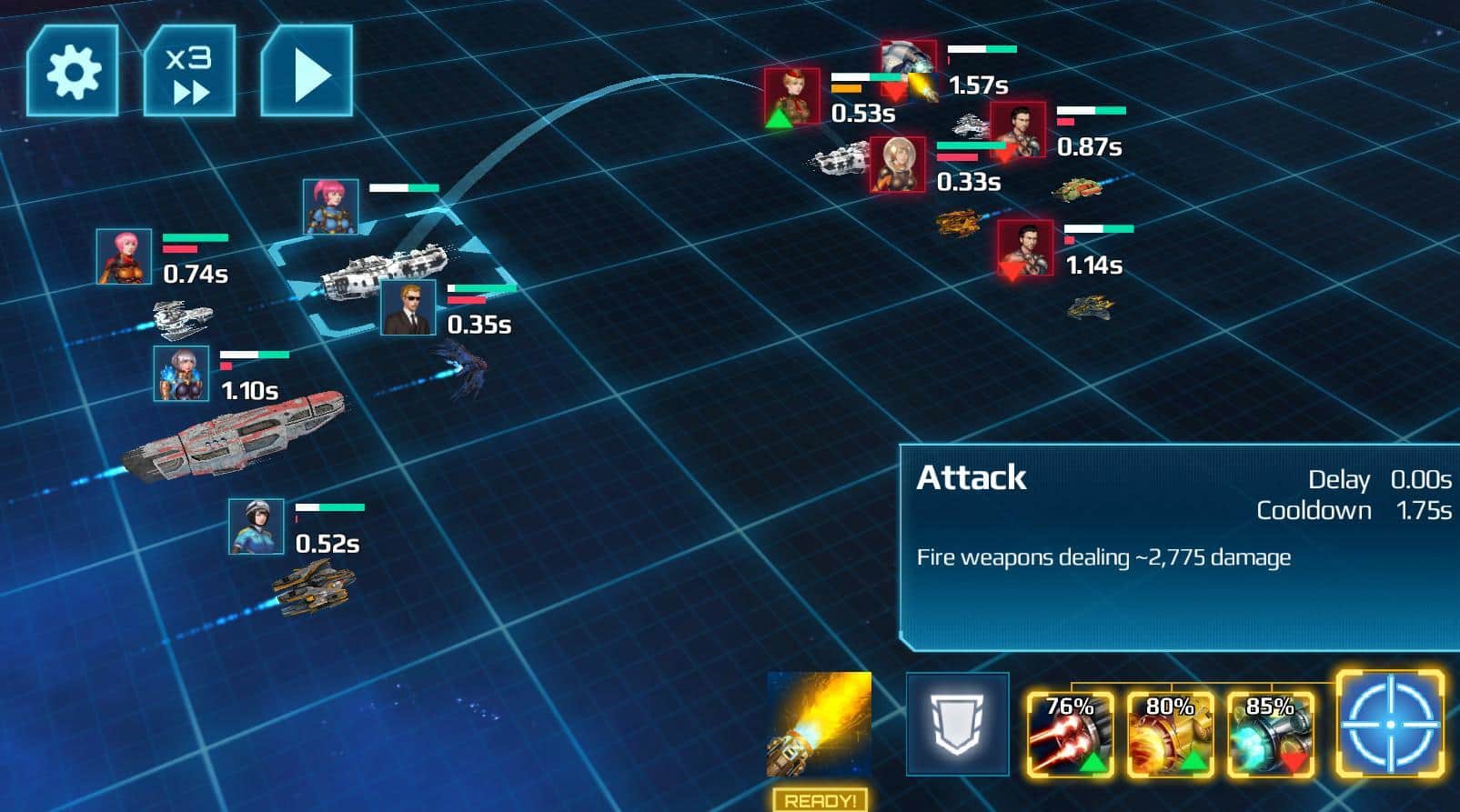Fire the READY flame cannon special
The image size is (1460, 812).
tap(819, 726)
